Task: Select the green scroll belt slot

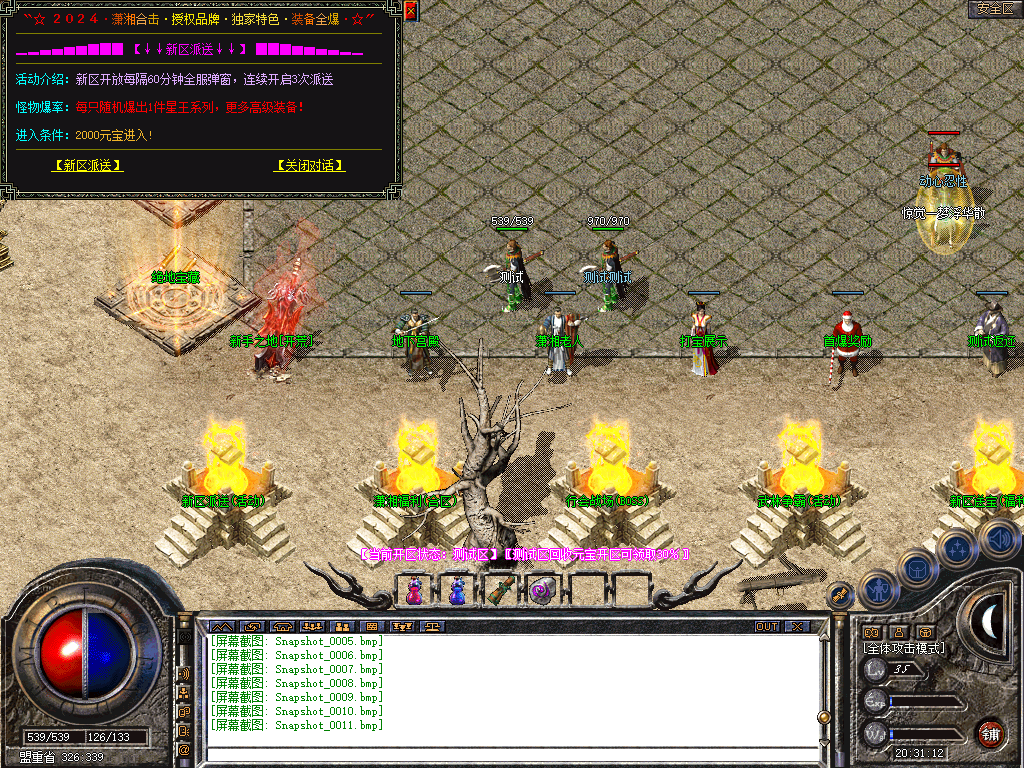Action: (501, 591)
